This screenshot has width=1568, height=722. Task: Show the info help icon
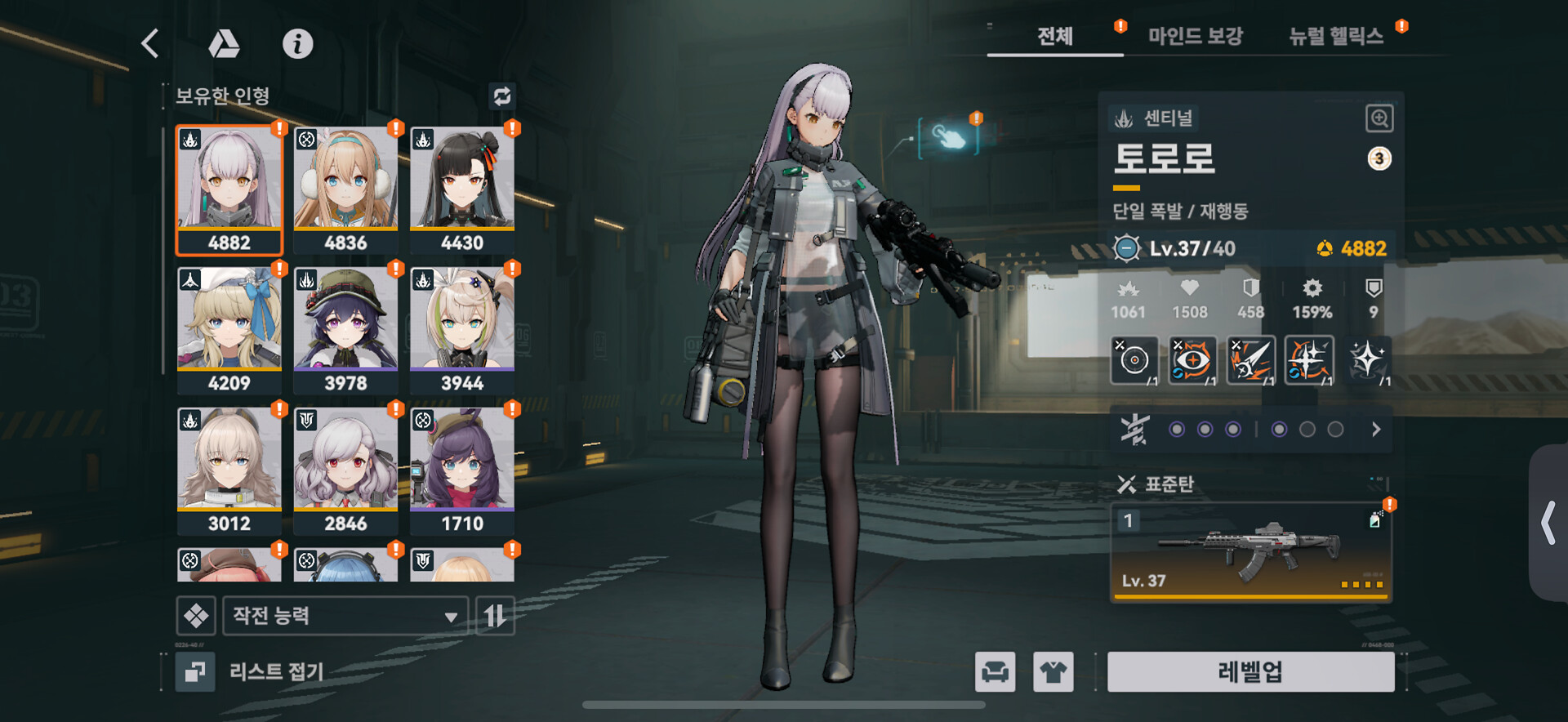point(297,43)
